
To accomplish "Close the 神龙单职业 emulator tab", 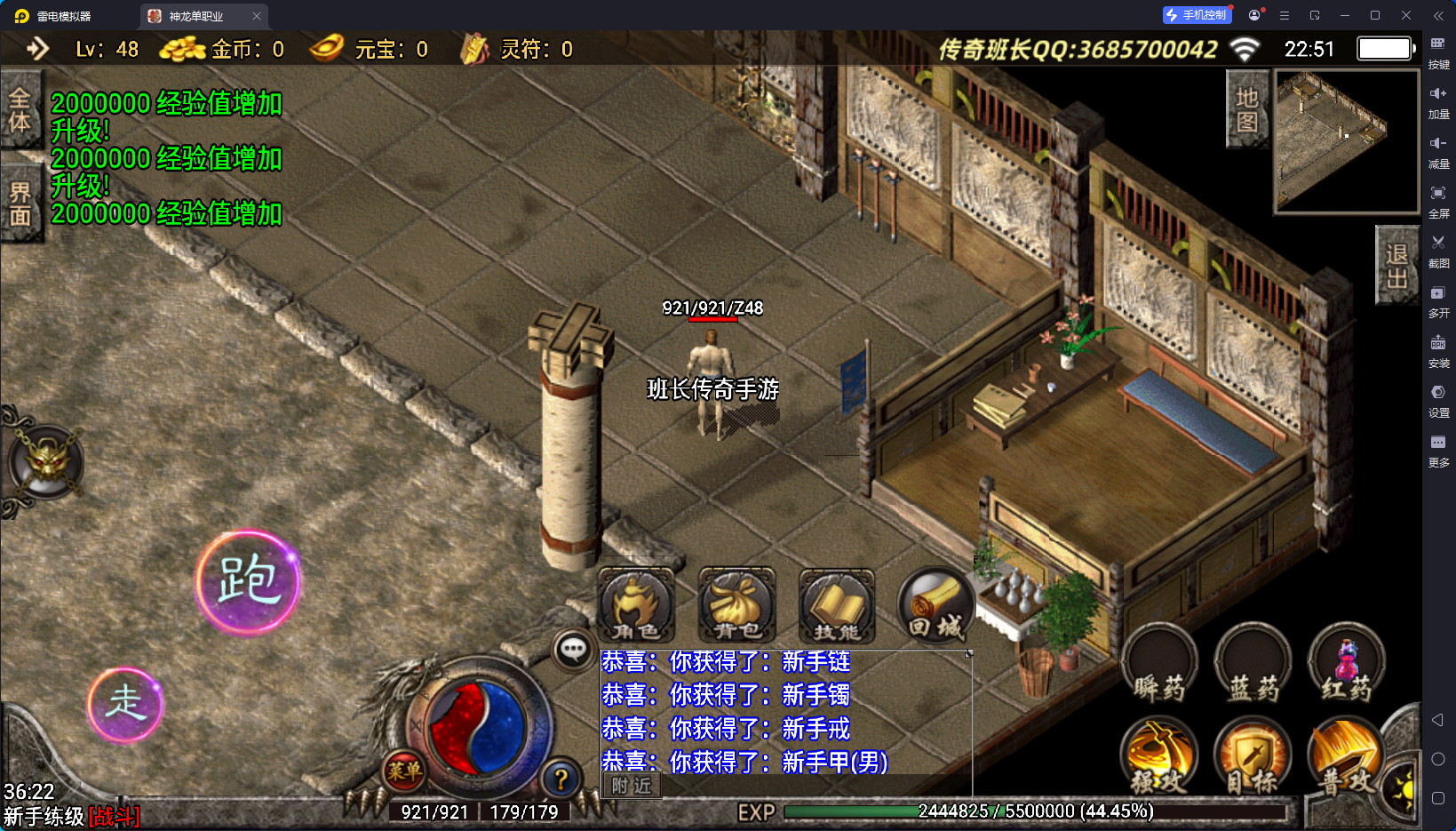I will (257, 16).
